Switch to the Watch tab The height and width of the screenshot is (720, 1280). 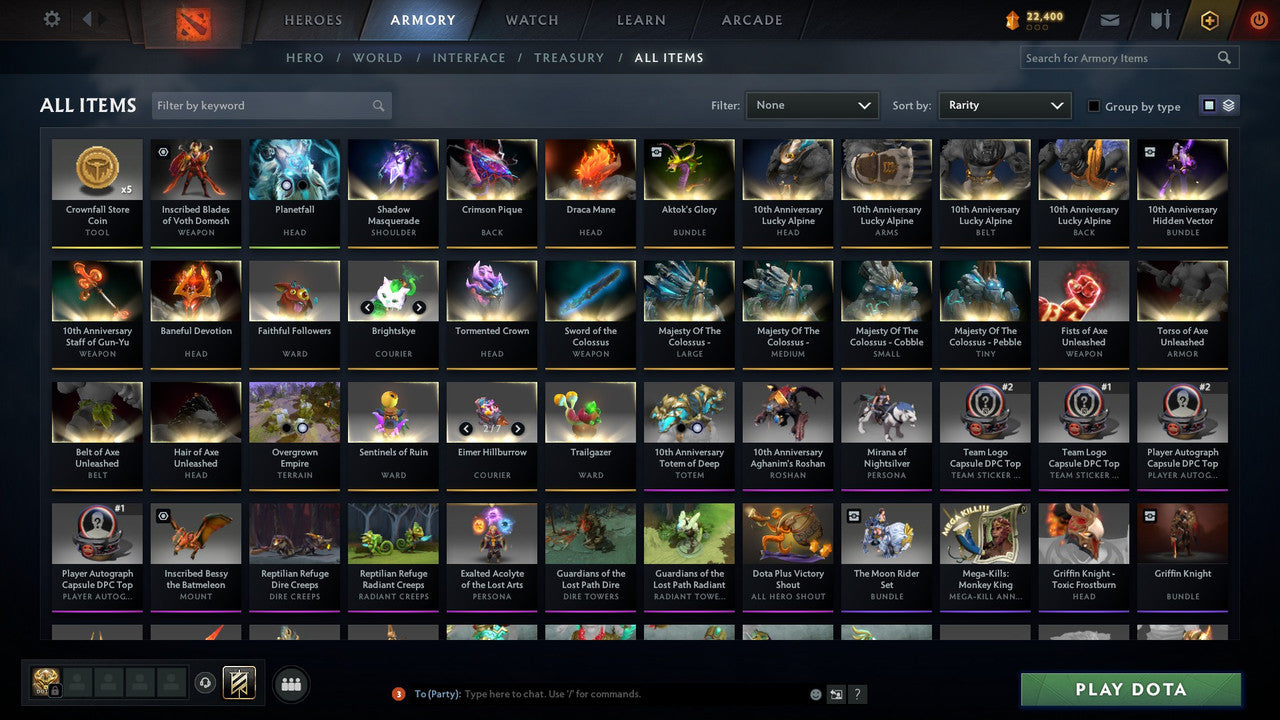pyautogui.click(x=531, y=19)
